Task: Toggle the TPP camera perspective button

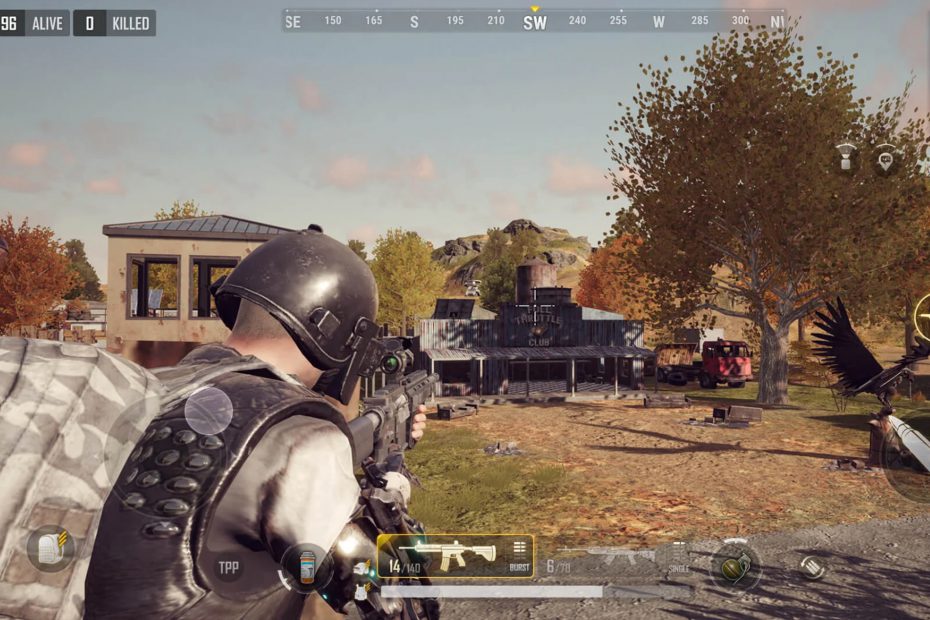Action: coord(230,567)
